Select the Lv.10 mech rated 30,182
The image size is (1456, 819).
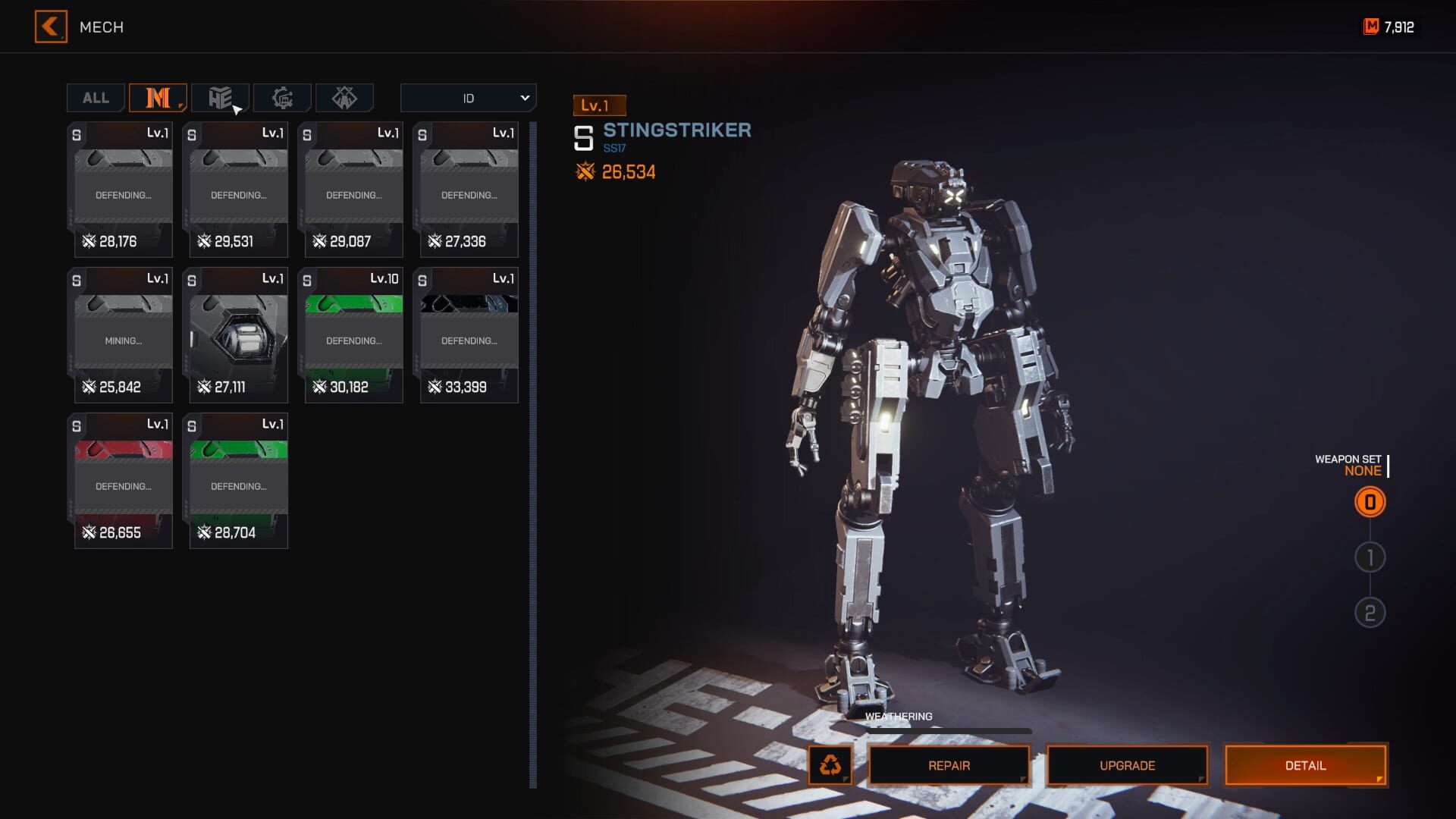coord(353,335)
